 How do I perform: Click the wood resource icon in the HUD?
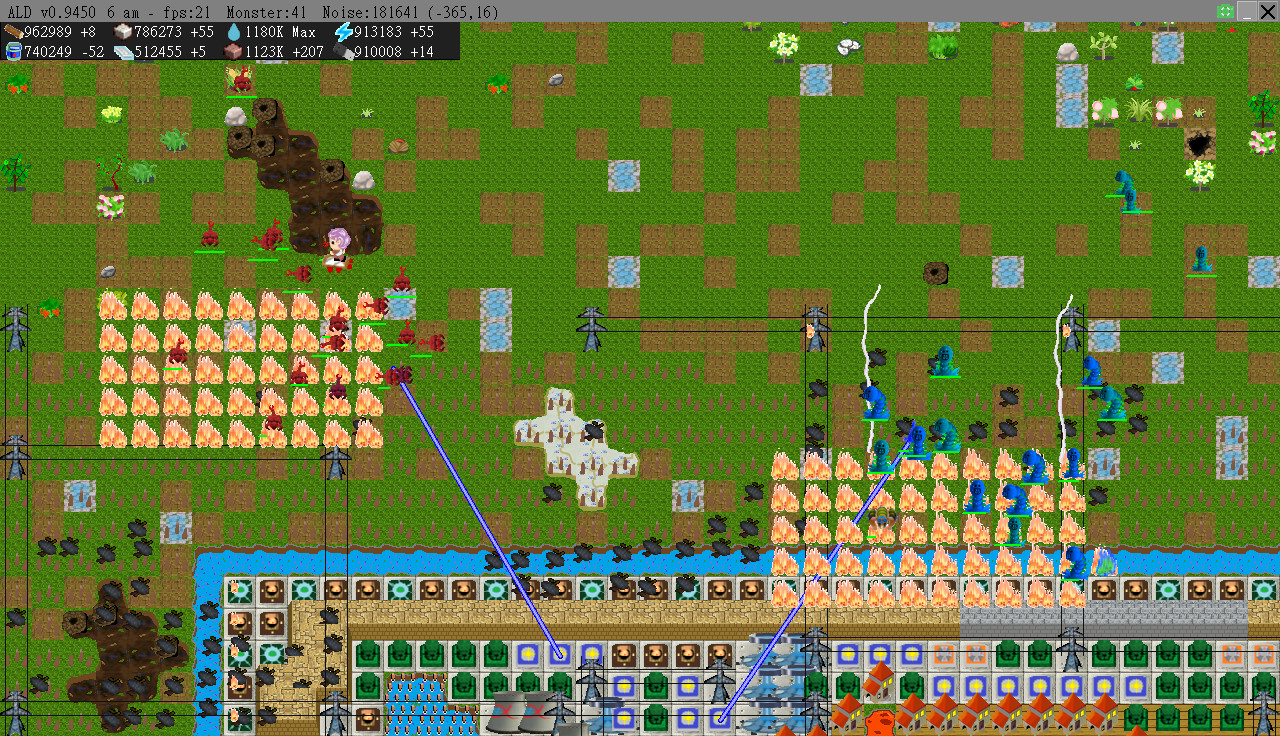point(13,32)
